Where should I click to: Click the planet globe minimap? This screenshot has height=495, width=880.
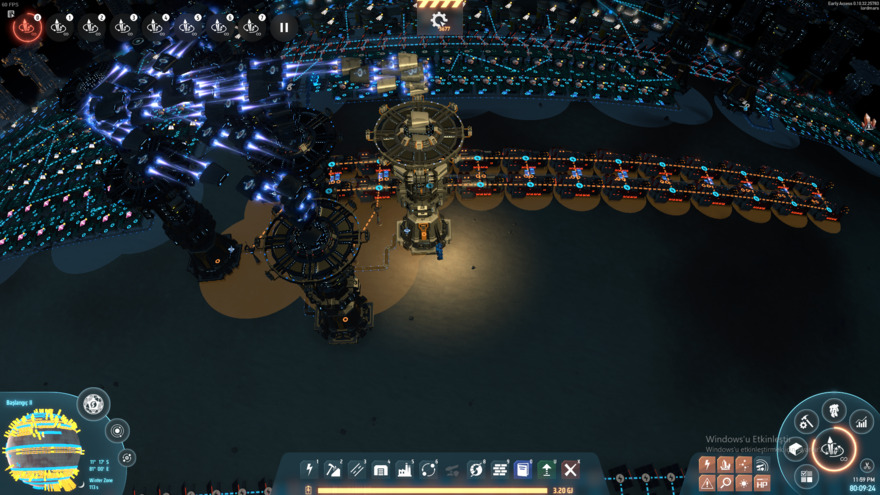coord(42,450)
